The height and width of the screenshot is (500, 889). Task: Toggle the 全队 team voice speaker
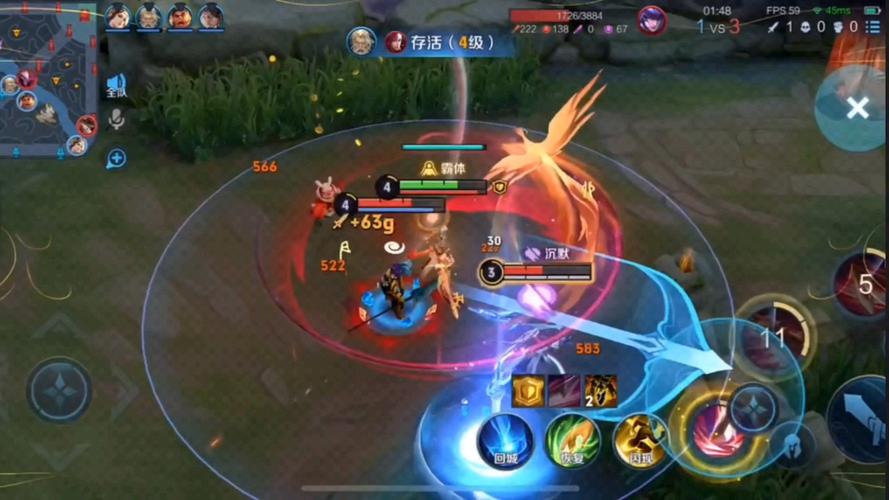coord(116,86)
